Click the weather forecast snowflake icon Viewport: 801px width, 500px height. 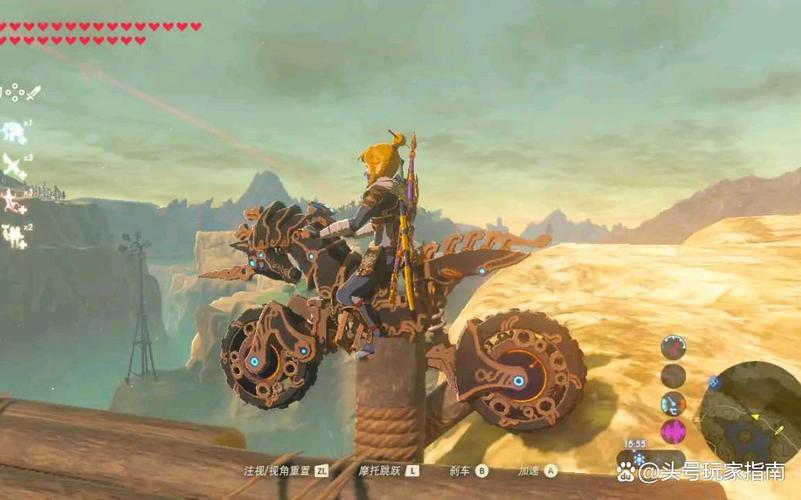point(638,457)
